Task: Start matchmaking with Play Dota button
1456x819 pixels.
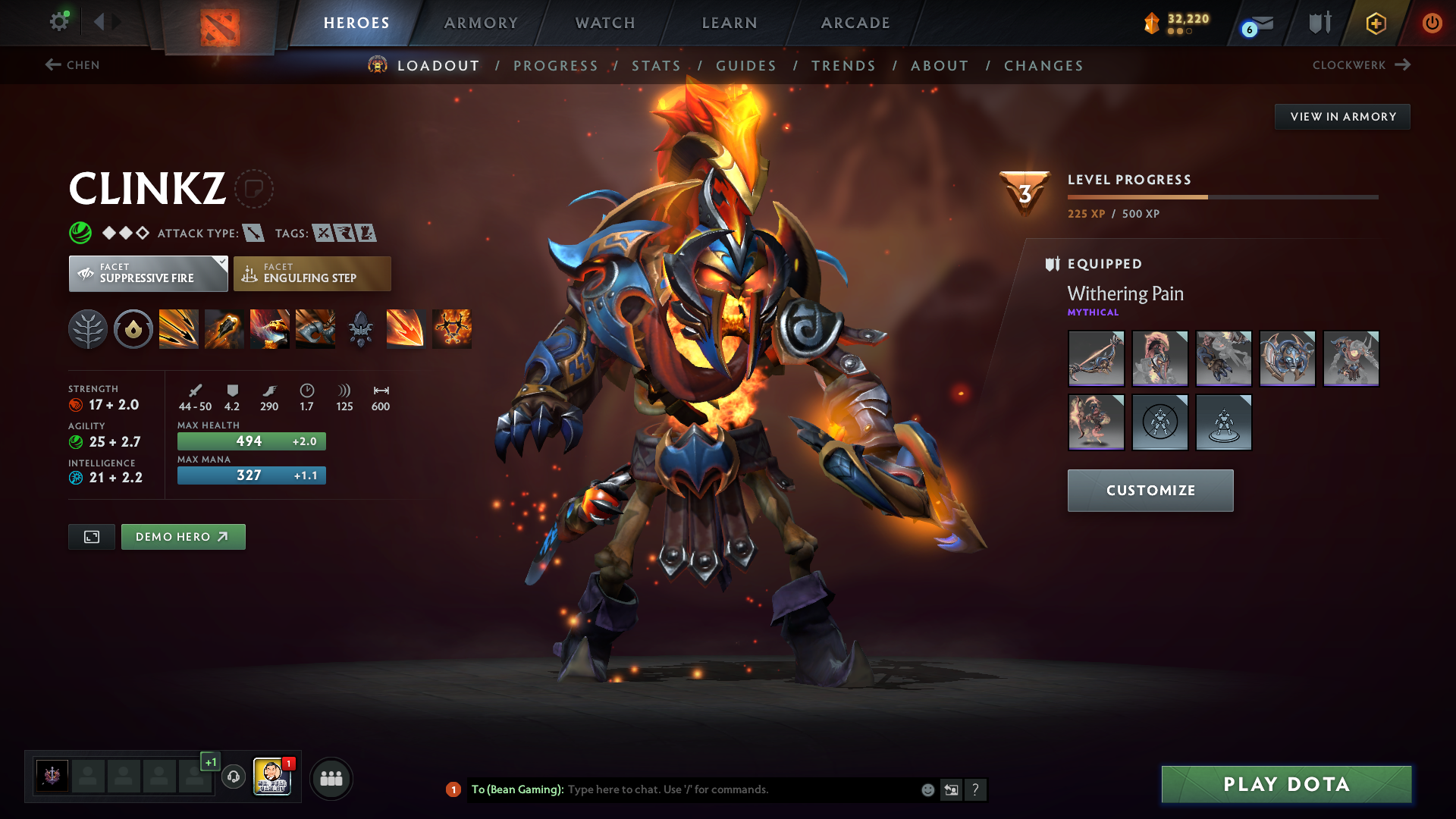Action: (x=1286, y=784)
